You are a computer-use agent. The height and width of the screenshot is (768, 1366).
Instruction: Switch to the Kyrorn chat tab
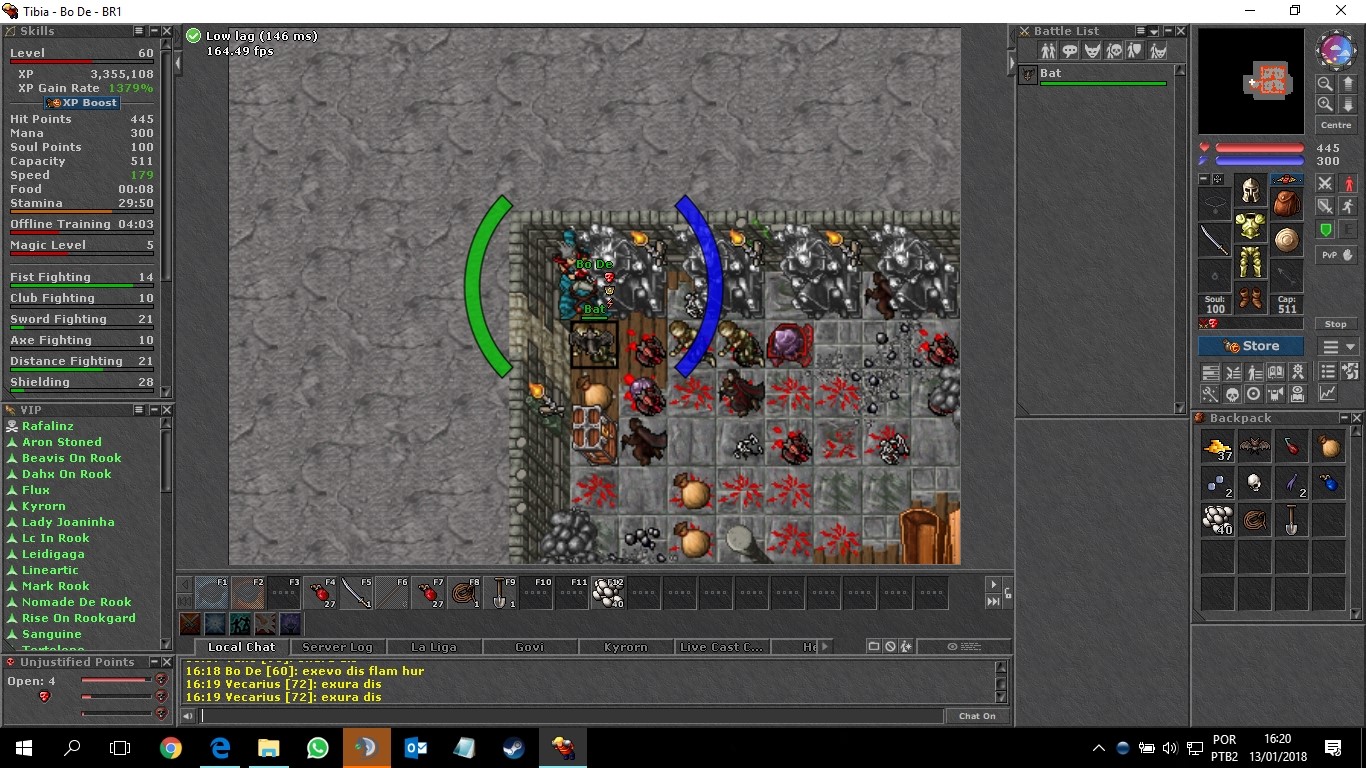(x=625, y=647)
